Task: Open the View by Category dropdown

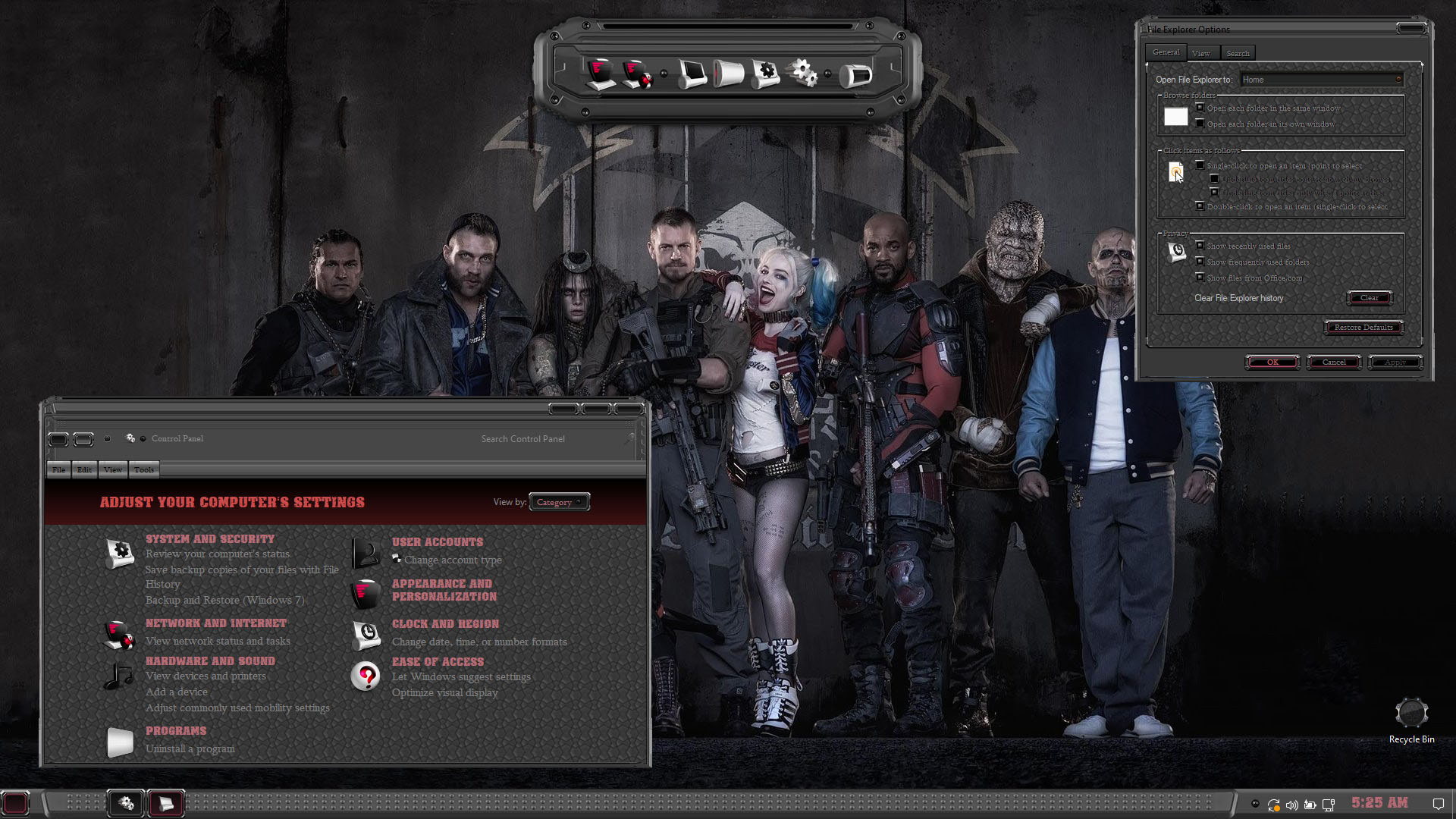Action: pyautogui.click(x=560, y=502)
